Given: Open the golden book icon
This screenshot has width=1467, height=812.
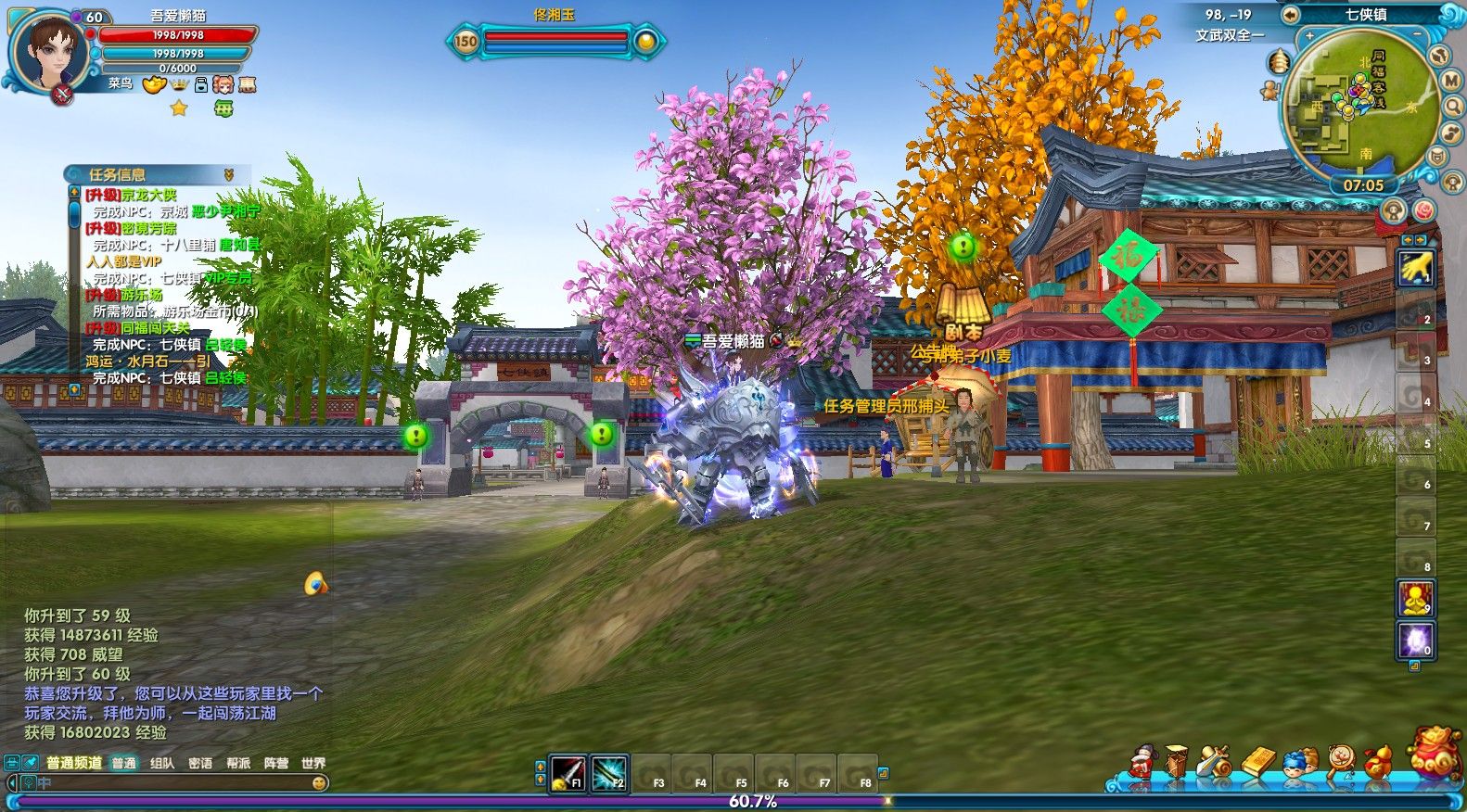Looking at the screenshot, I should click(x=1258, y=762).
